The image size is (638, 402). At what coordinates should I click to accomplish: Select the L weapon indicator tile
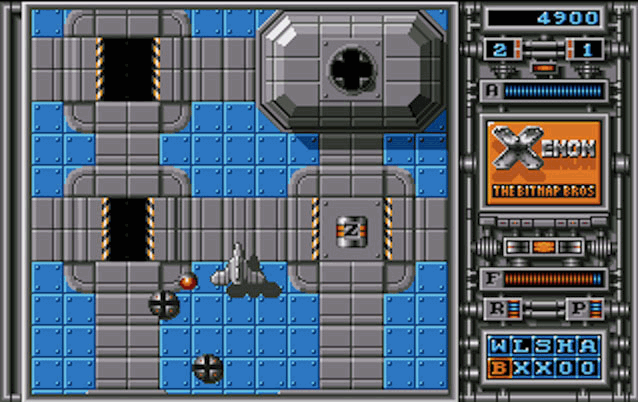(x=520, y=347)
